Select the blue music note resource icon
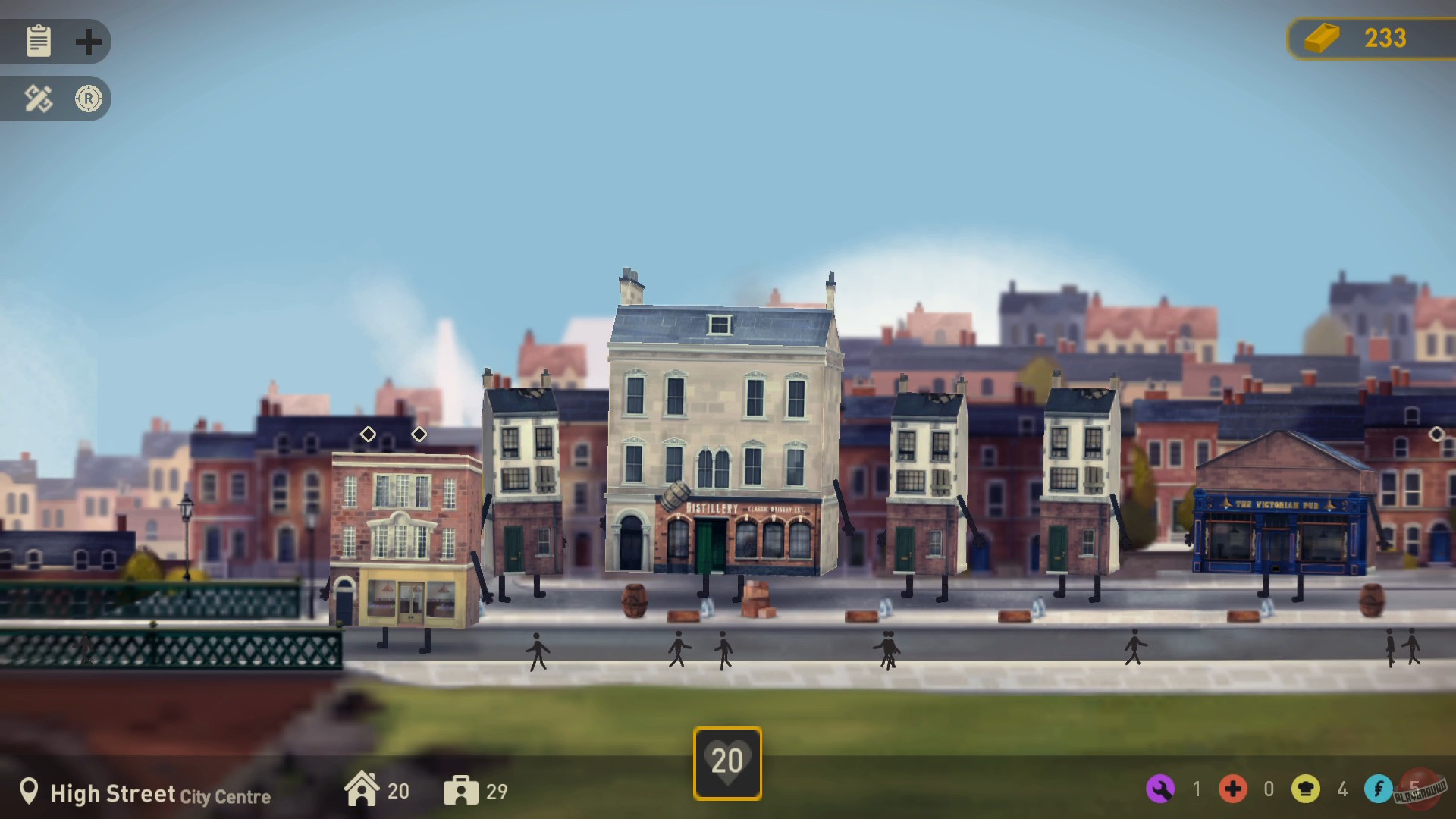Image resolution: width=1456 pixels, height=819 pixels. click(1380, 789)
